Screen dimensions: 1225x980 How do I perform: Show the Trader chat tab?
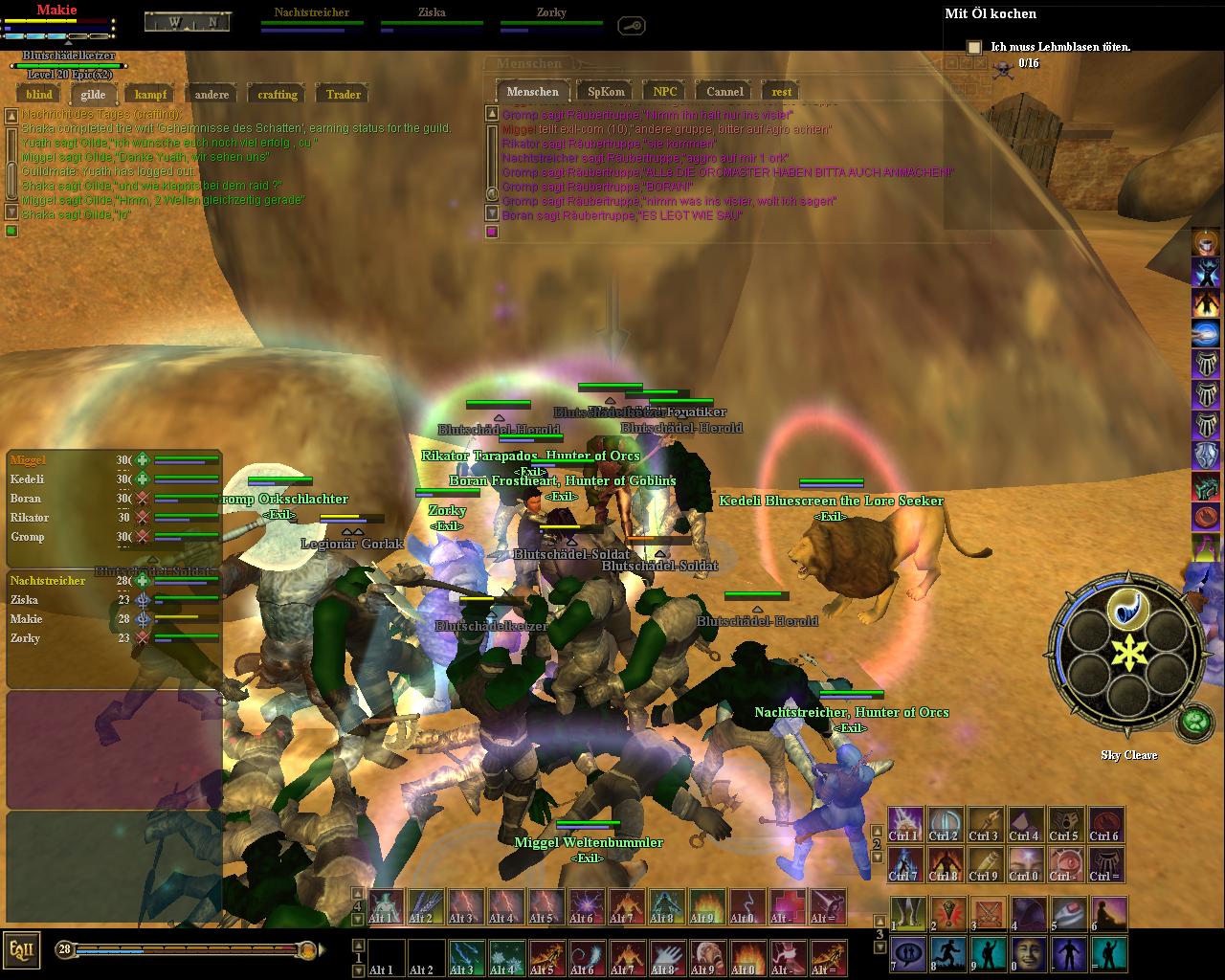pos(343,95)
